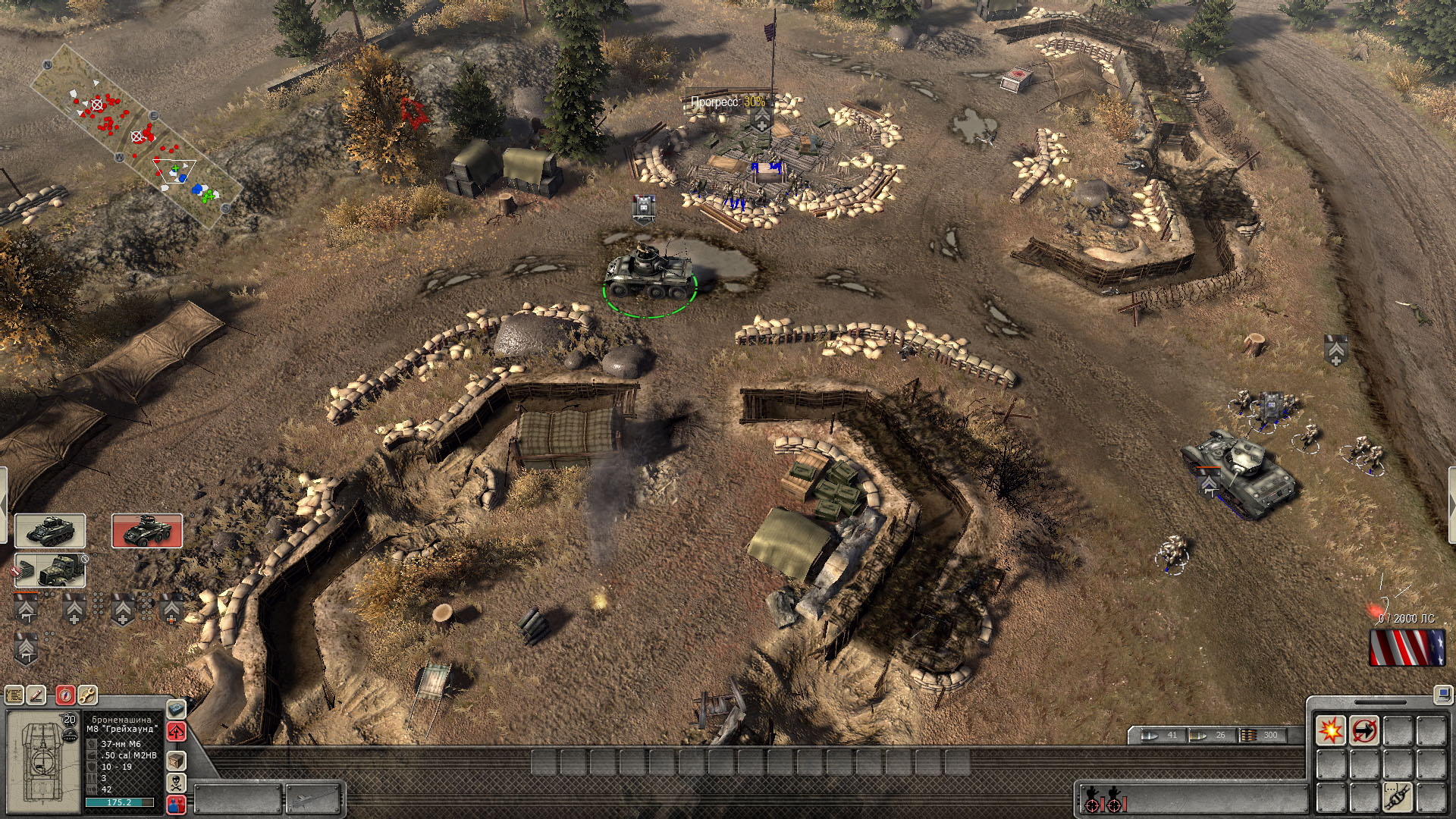Image resolution: width=1456 pixels, height=819 pixels.
Task: Activate the explosion fire-mode command
Action: click(x=1330, y=731)
